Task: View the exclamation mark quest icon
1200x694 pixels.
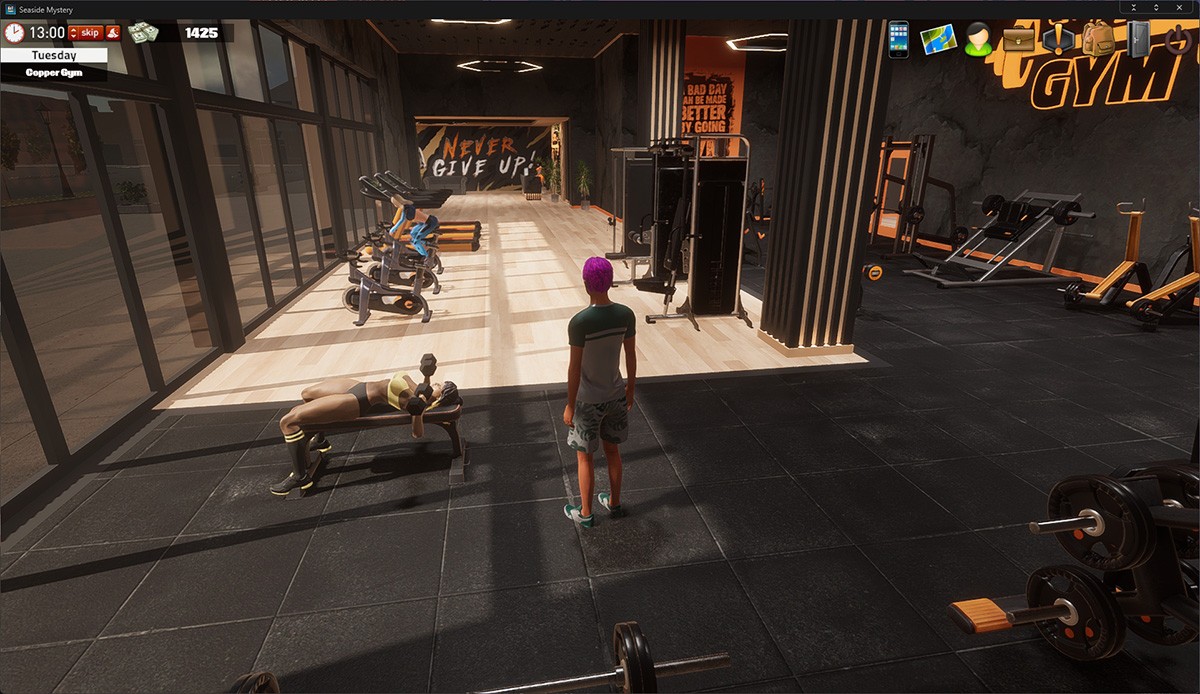Action: pyautogui.click(x=1058, y=39)
